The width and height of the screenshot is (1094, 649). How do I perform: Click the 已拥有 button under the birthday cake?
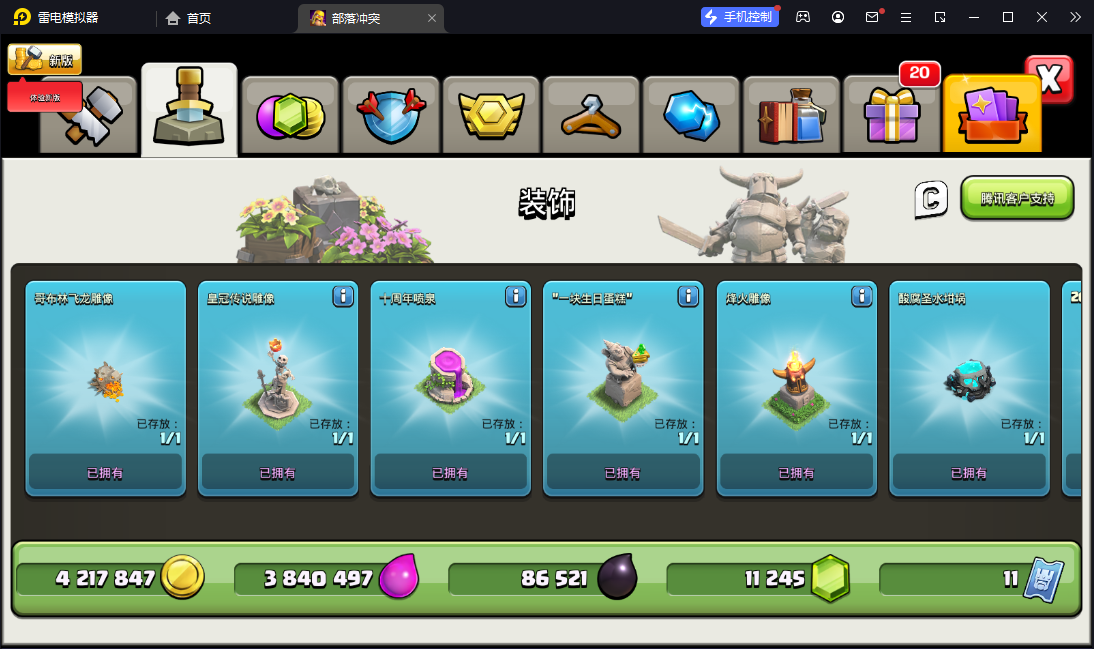623,473
